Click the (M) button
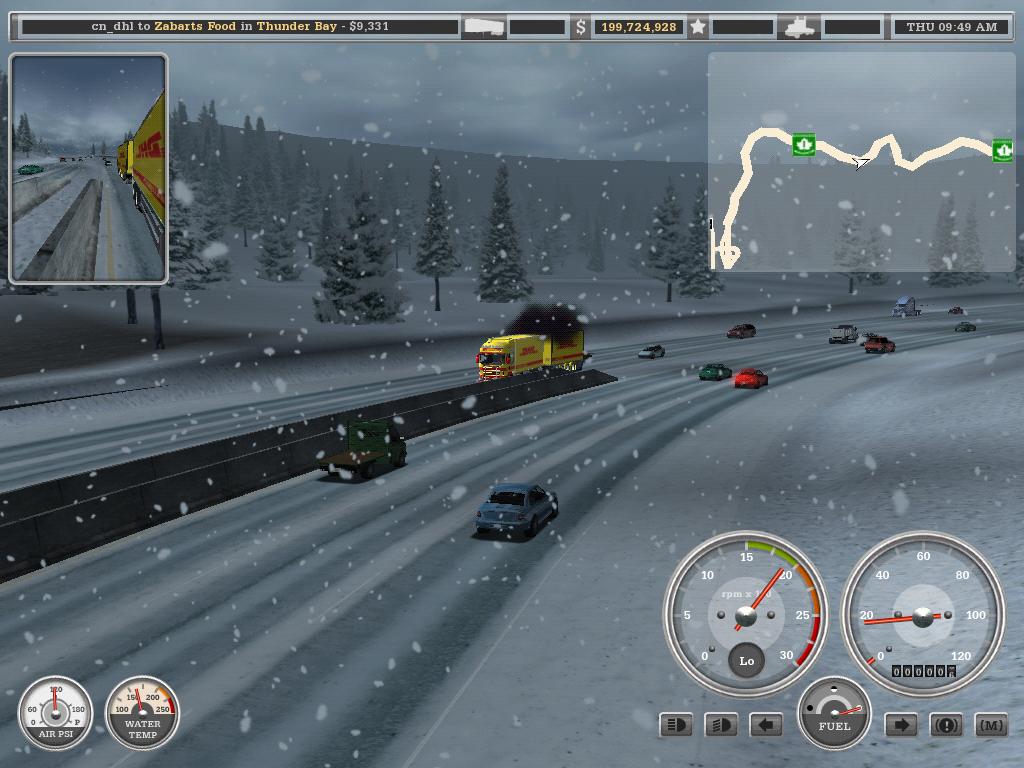Viewport: 1024px width, 768px height. click(x=990, y=725)
